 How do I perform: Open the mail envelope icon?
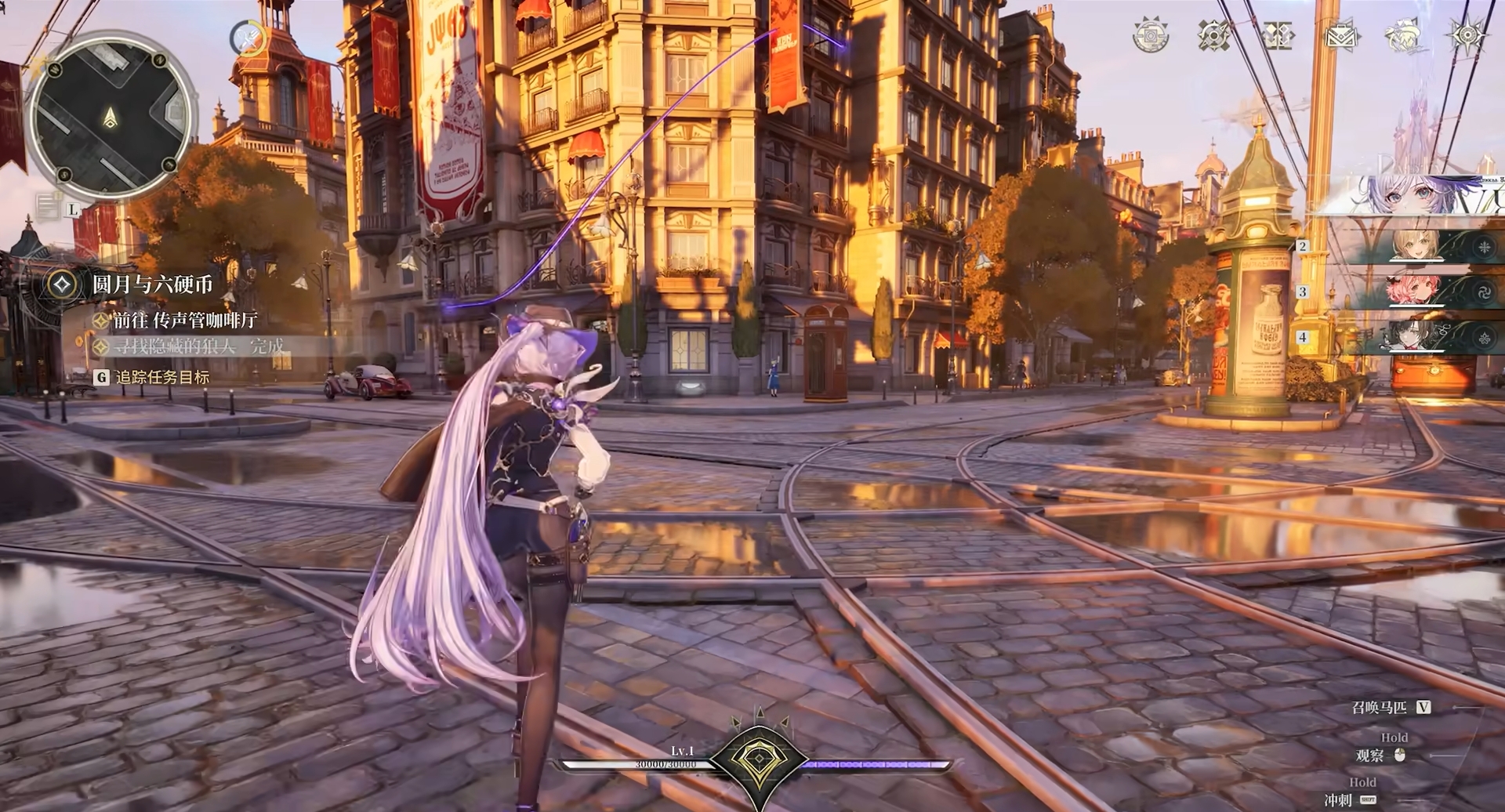1341,35
